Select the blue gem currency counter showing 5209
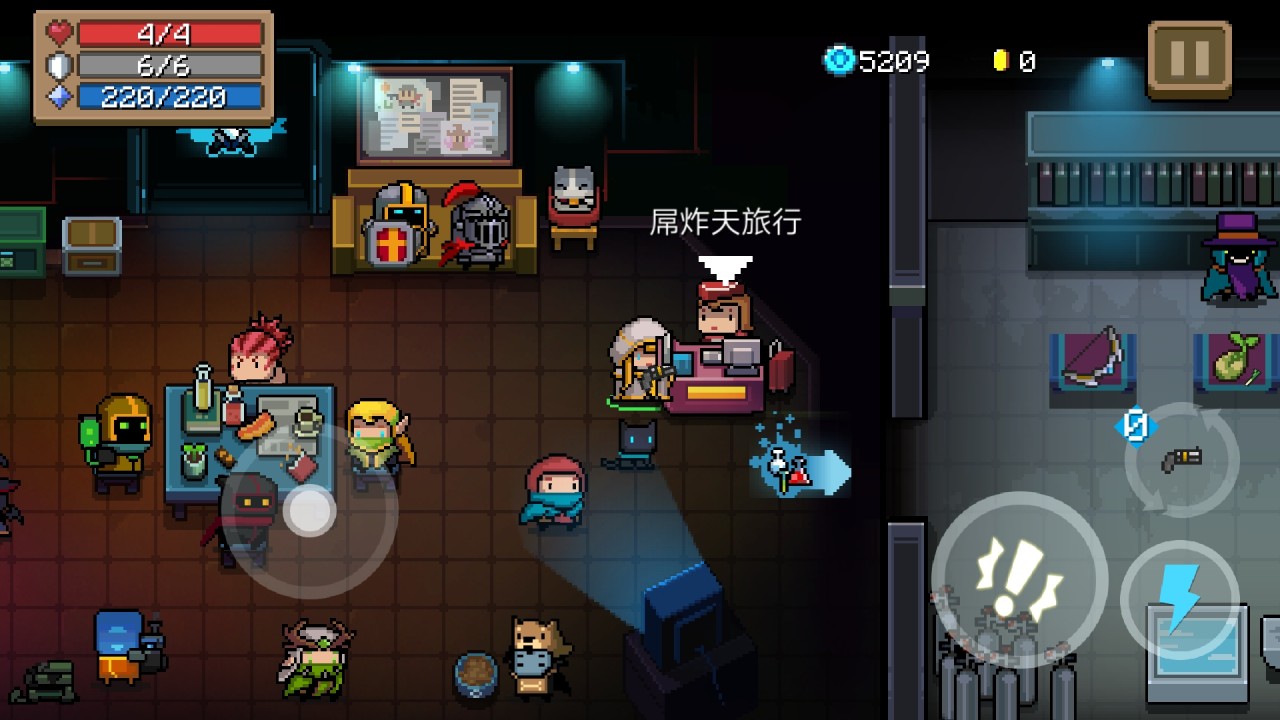 (878, 61)
